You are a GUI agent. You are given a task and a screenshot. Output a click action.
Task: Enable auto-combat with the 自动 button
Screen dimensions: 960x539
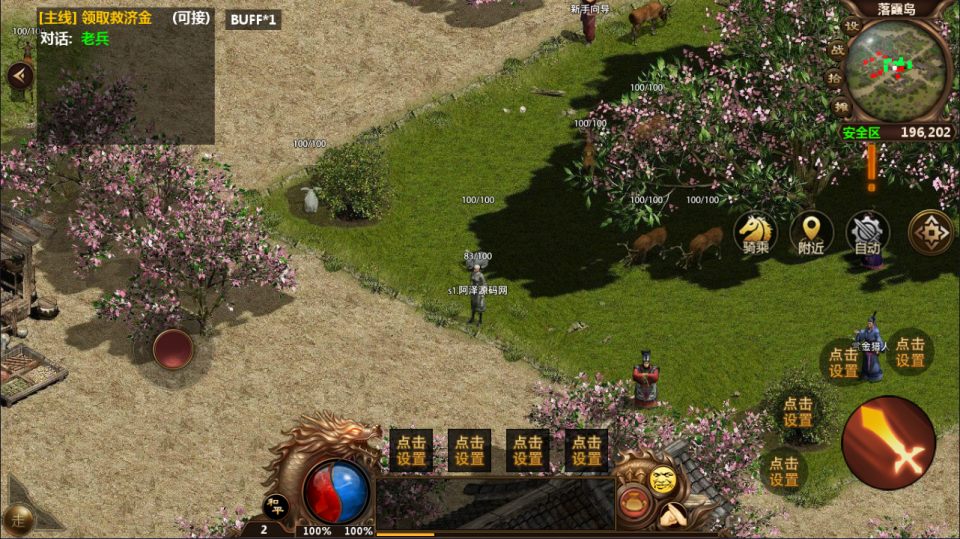(867, 233)
